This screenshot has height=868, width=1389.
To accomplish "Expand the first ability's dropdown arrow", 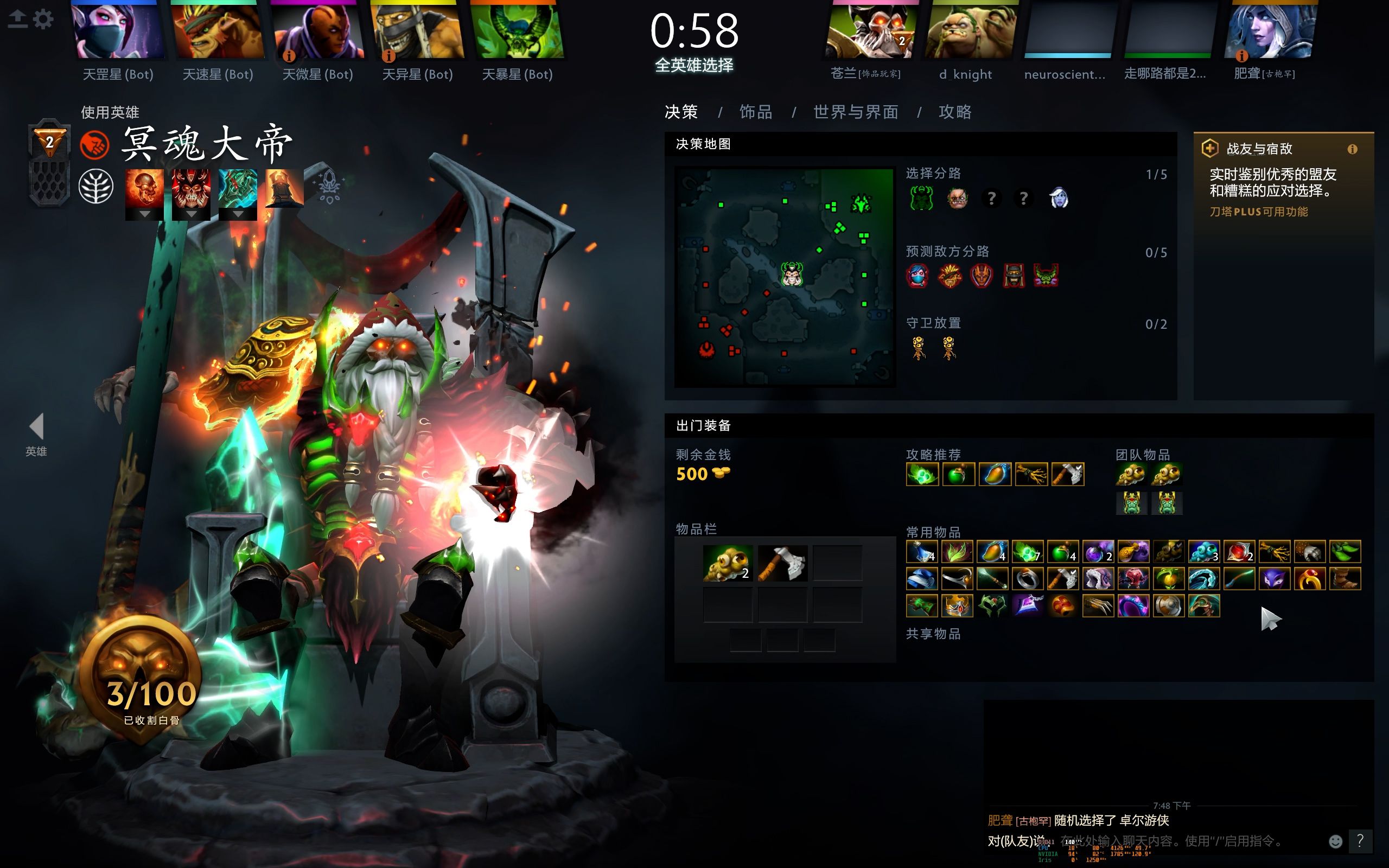I will click(x=145, y=215).
